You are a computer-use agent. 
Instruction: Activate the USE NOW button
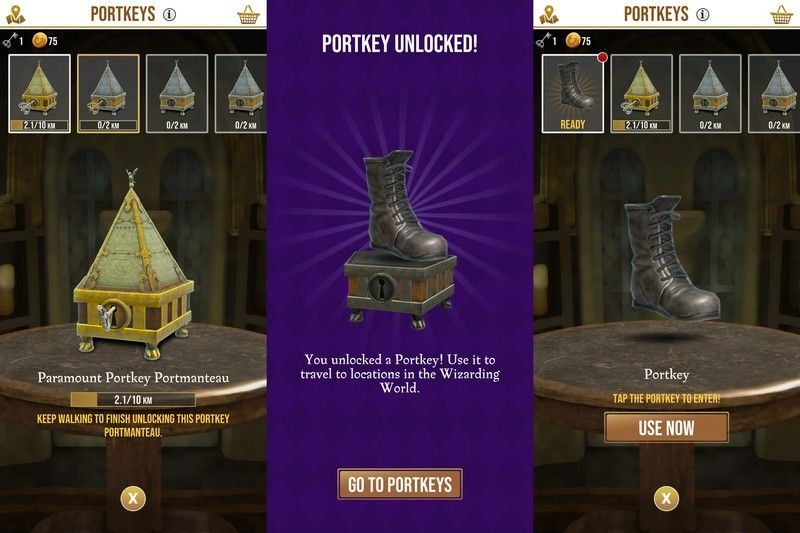click(x=666, y=428)
